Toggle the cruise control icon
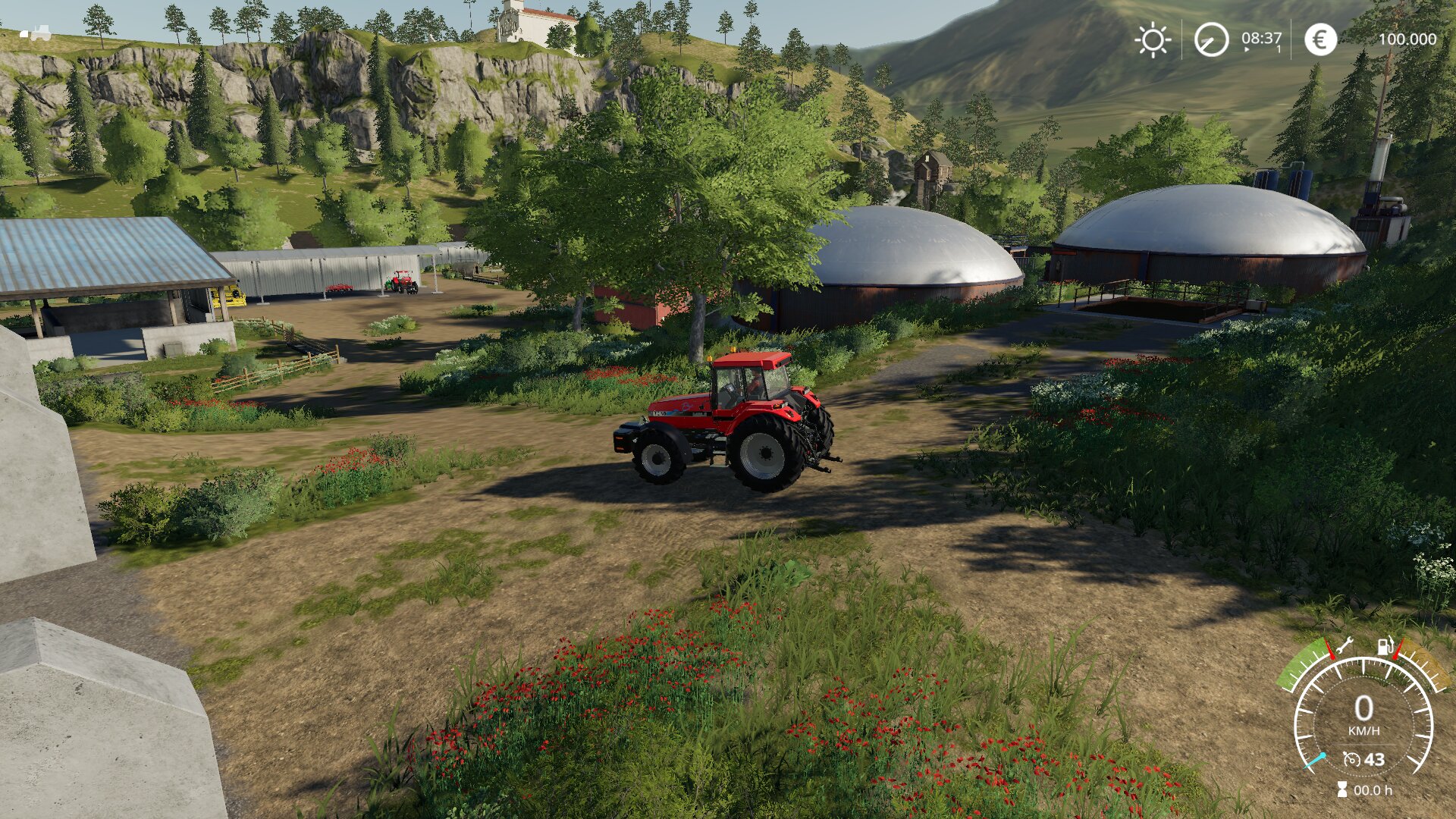Screen dimensions: 1456x819 (x=1351, y=759)
